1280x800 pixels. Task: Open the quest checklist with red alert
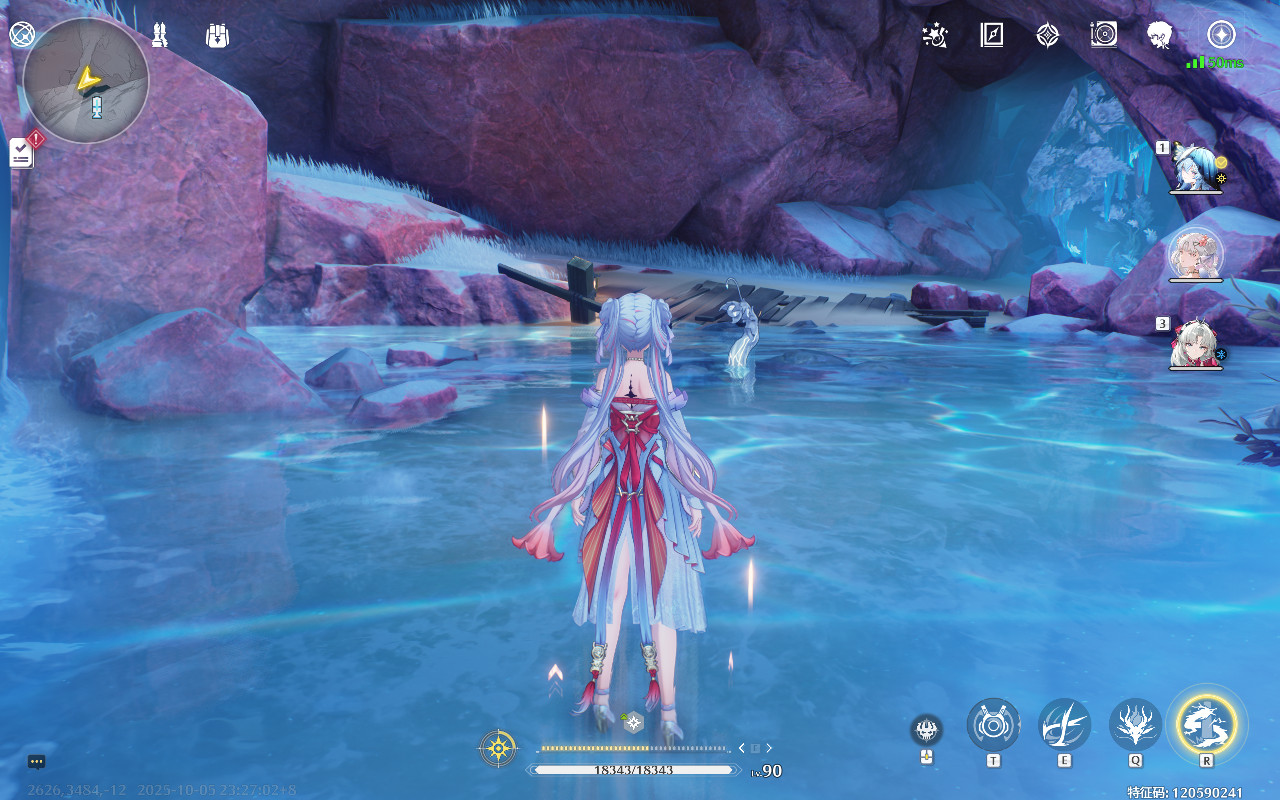click(22, 152)
